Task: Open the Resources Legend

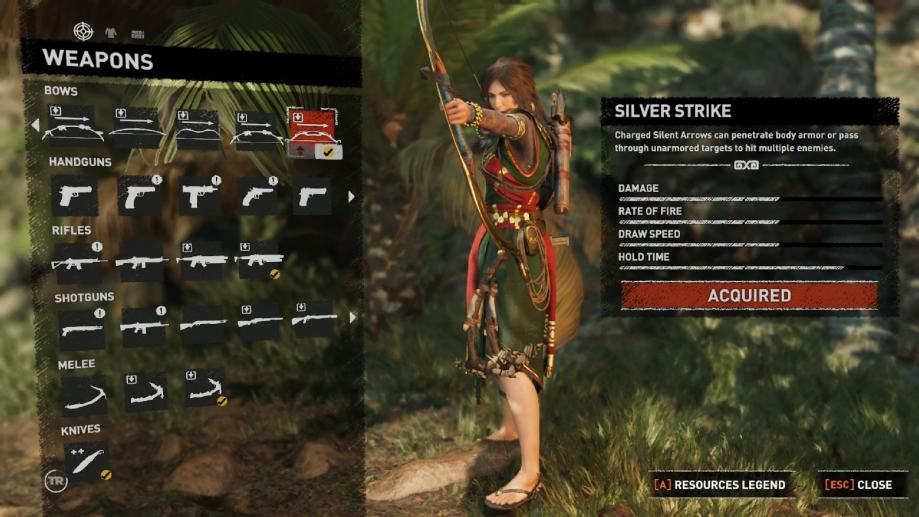Action: click(720, 485)
